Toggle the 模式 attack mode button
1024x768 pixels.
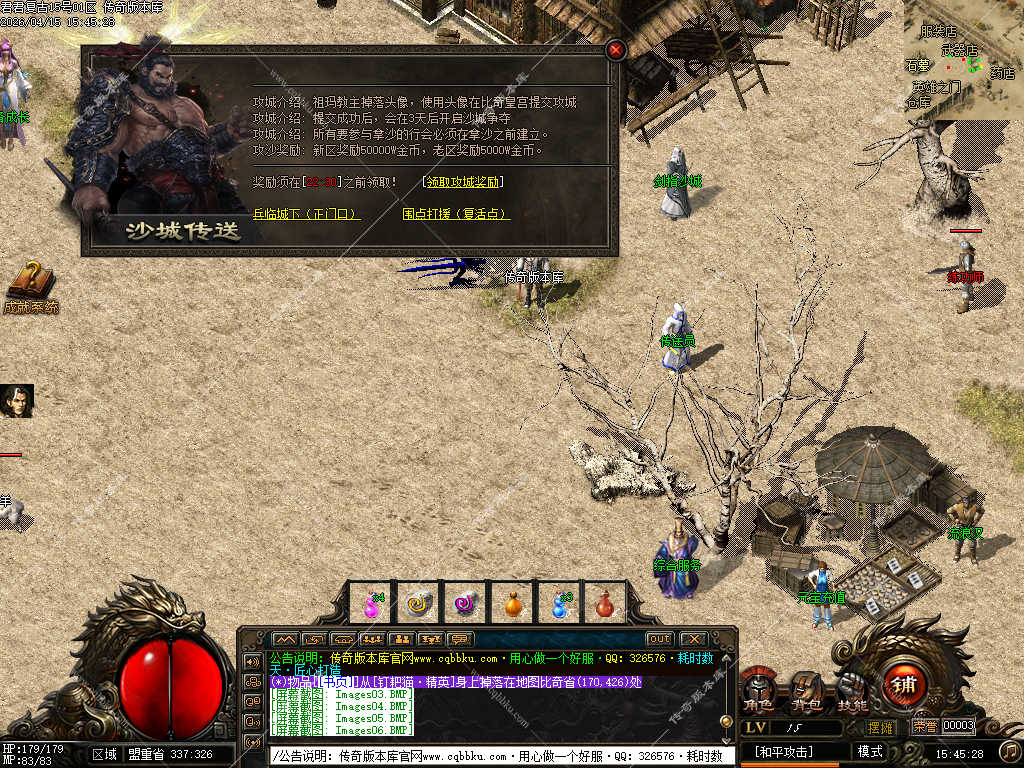[x=870, y=751]
